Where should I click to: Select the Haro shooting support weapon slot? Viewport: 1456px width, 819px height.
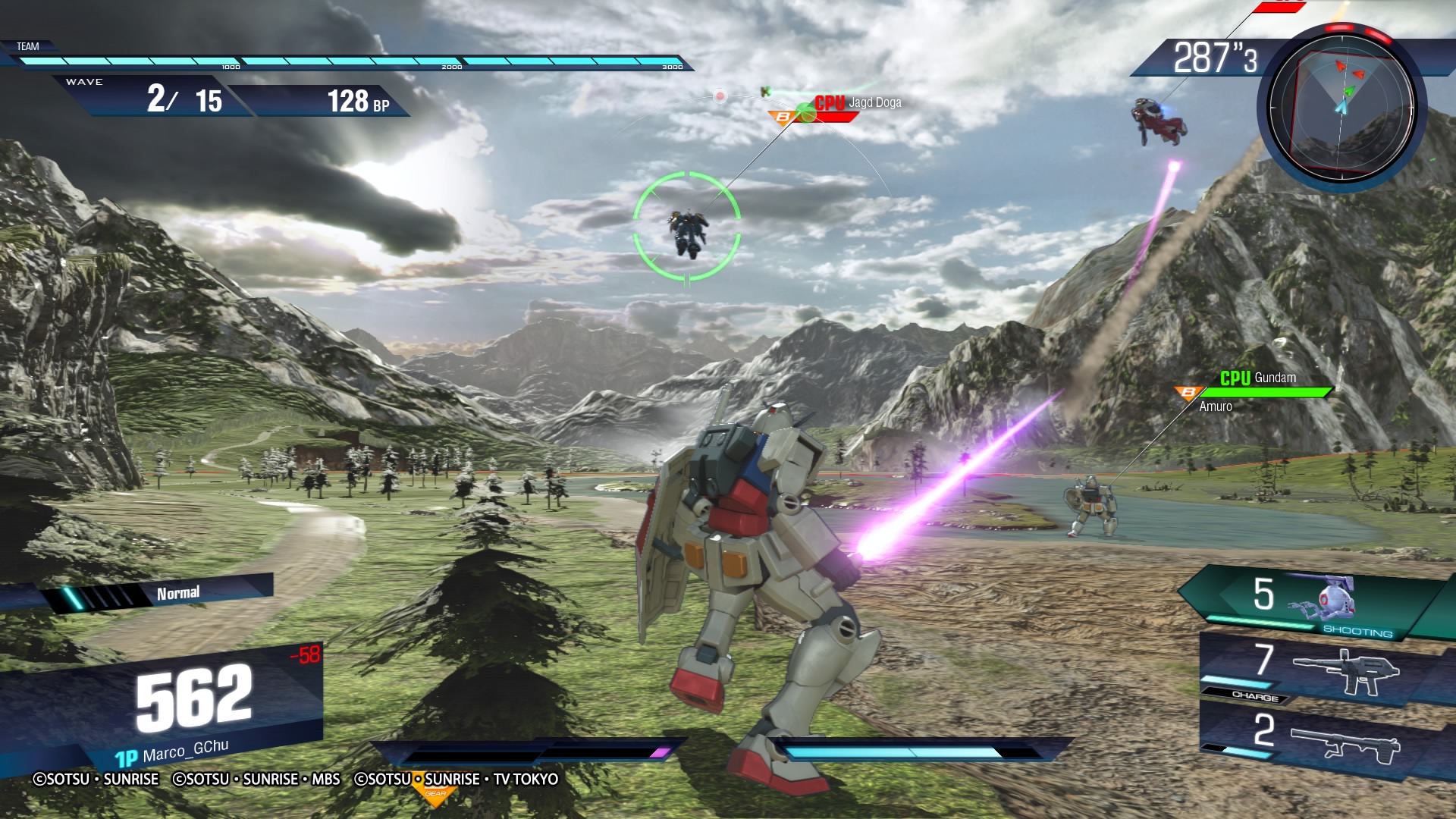[1319, 602]
